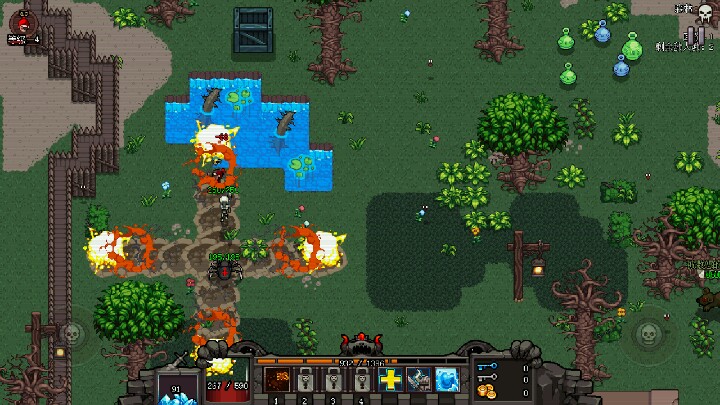Activate the hammer and anvil ability
Image resolution: width=720 pixels, height=405 pixels.
pyautogui.click(x=418, y=380)
